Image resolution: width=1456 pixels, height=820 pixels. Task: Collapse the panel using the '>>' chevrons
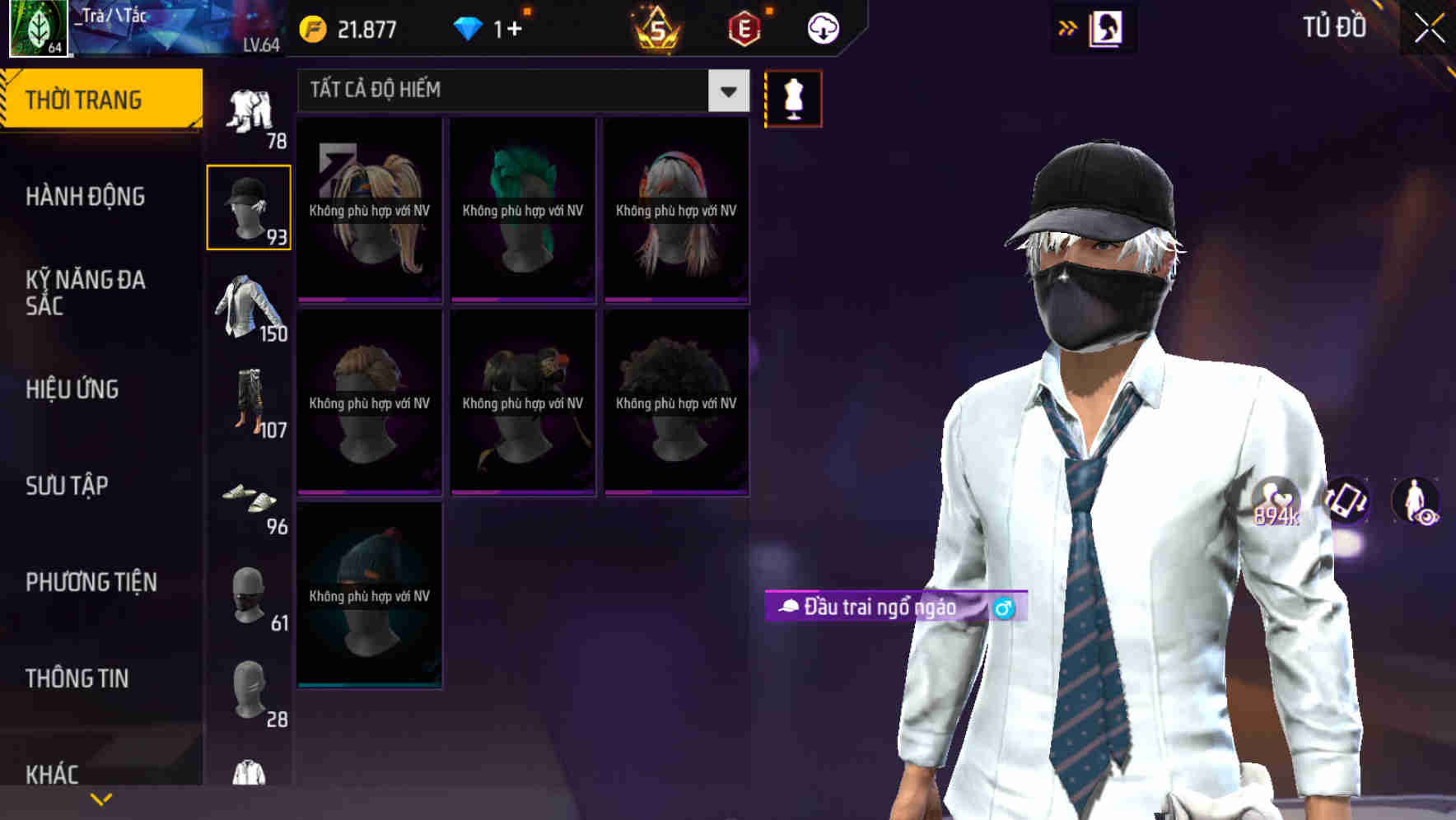[x=1068, y=27]
